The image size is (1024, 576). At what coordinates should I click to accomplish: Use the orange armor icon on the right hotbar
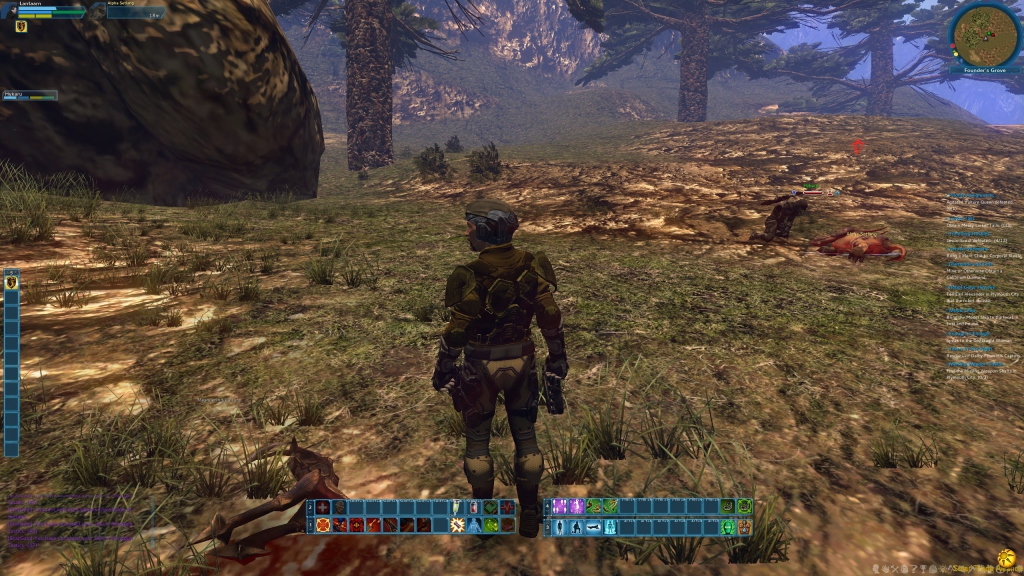744,526
